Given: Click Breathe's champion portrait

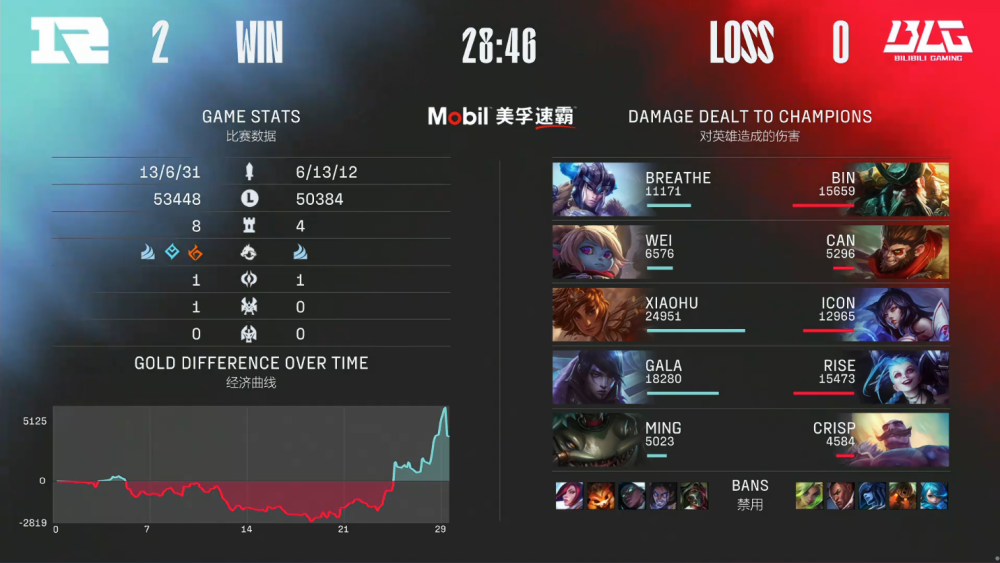Looking at the screenshot, I should [596, 189].
